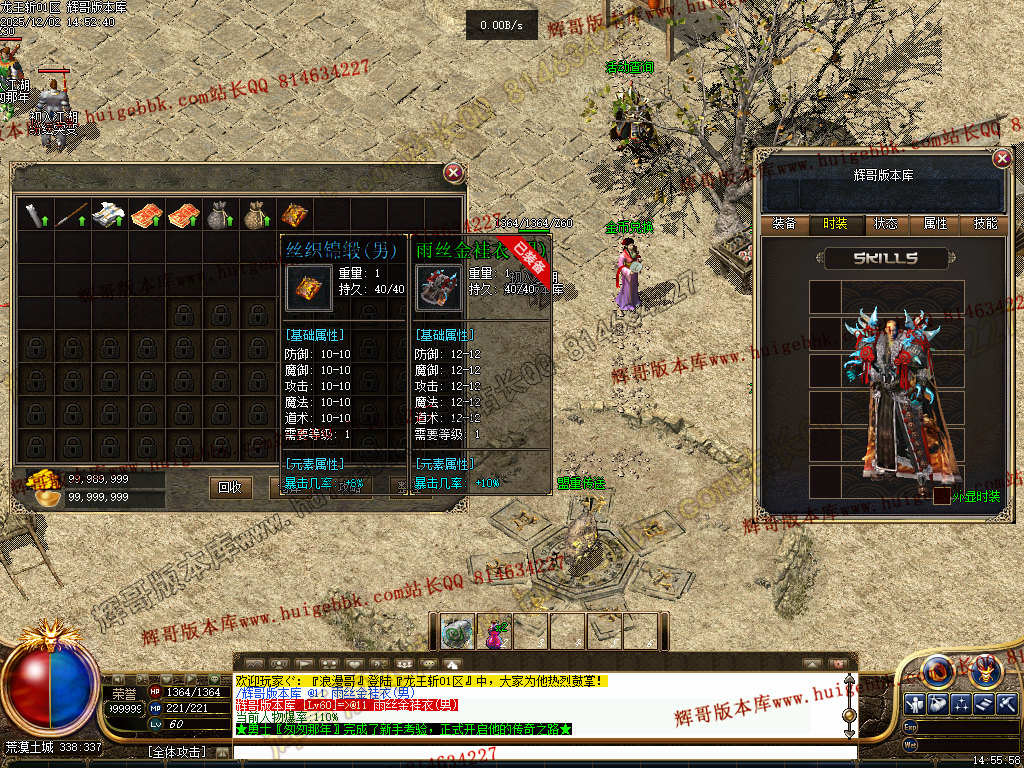
Task: Use the green stone hotbar slot
Action: (x=458, y=632)
